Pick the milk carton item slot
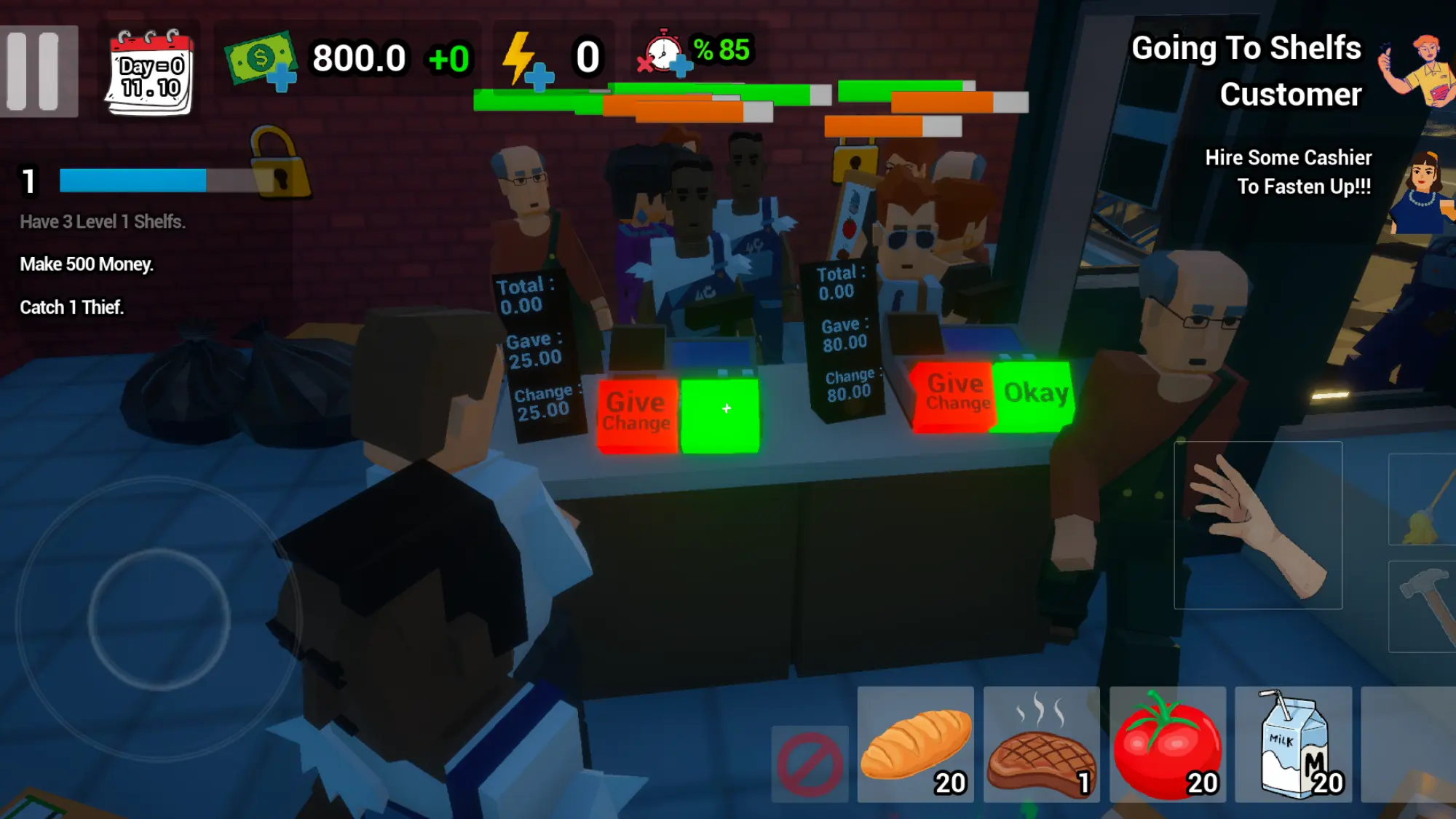 pos(1294,745)
